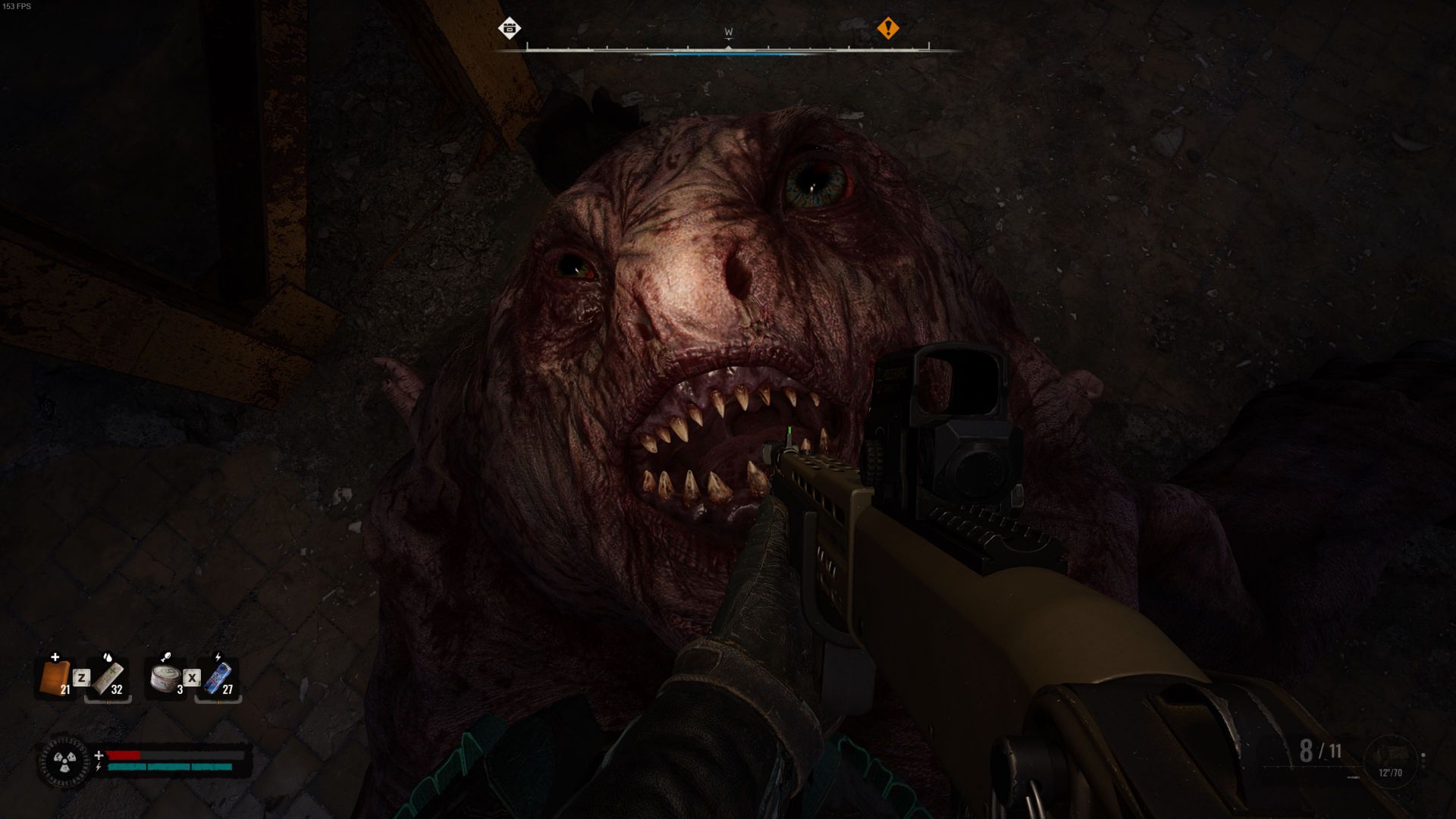Select the bandage quick slot
Viewport: 1456px width, 819px height.
(108, 677)
